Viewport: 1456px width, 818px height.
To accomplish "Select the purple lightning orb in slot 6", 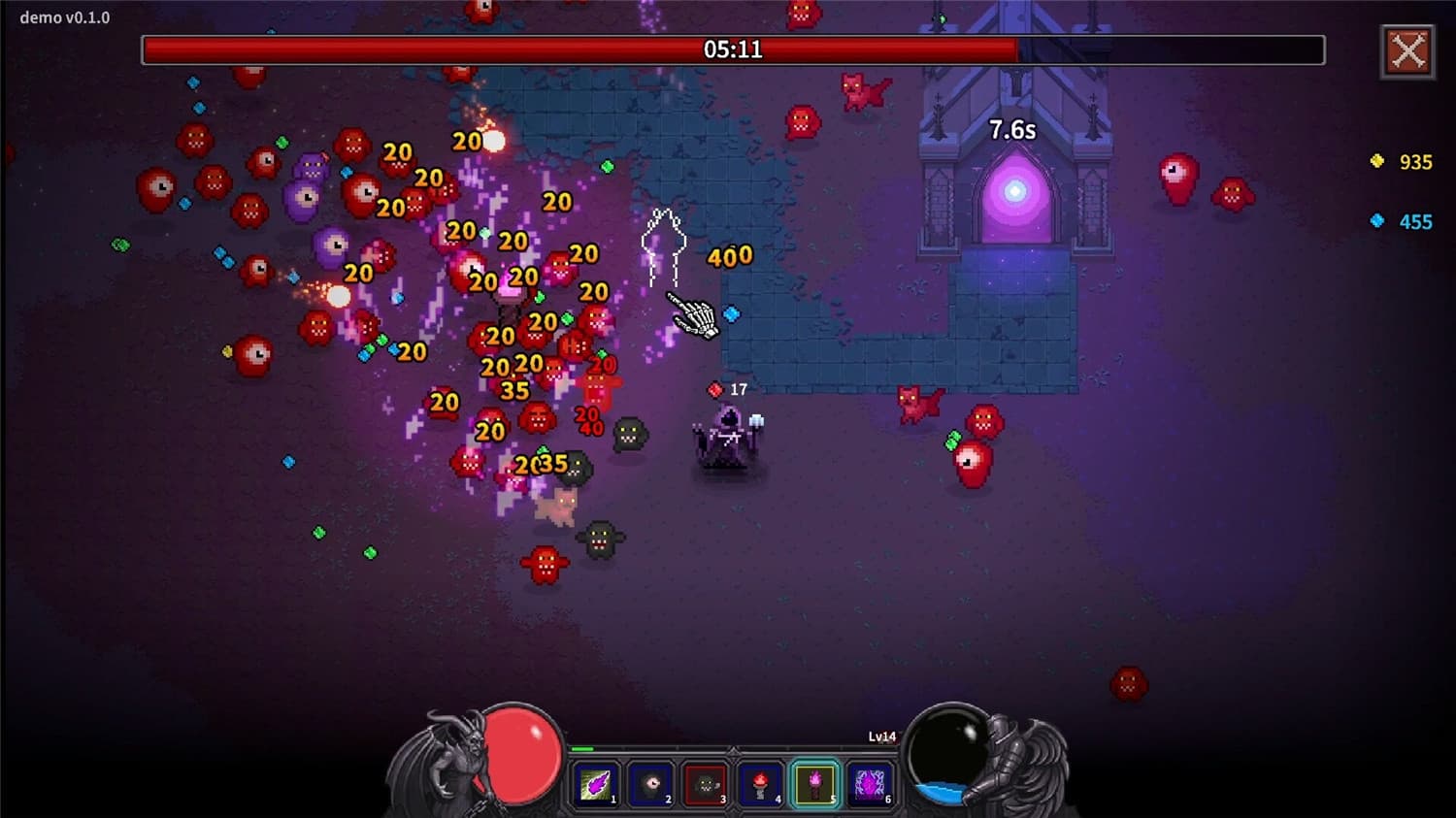I will tap(871, 784).
